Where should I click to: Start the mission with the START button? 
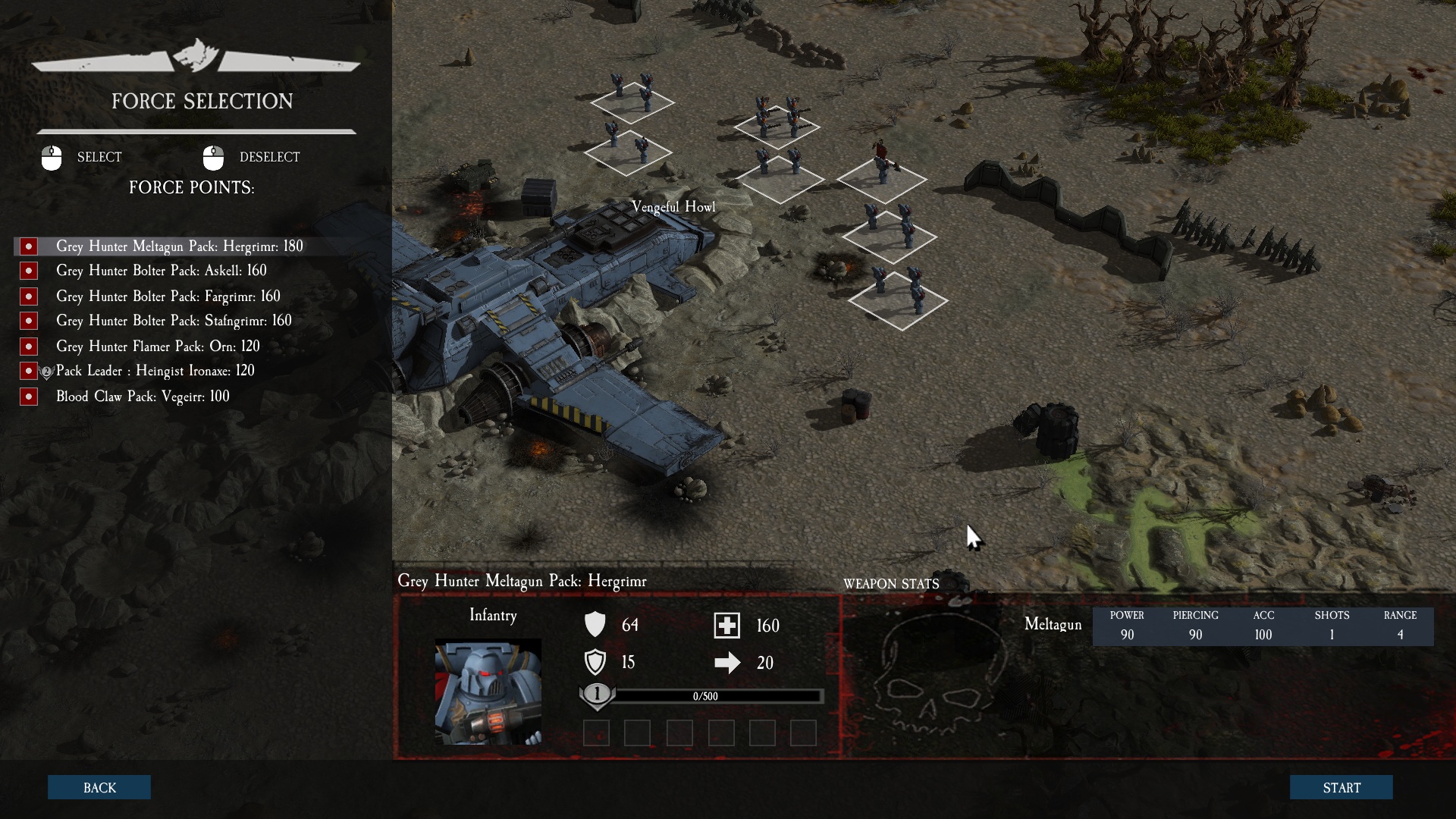[x=1341, y=787]
